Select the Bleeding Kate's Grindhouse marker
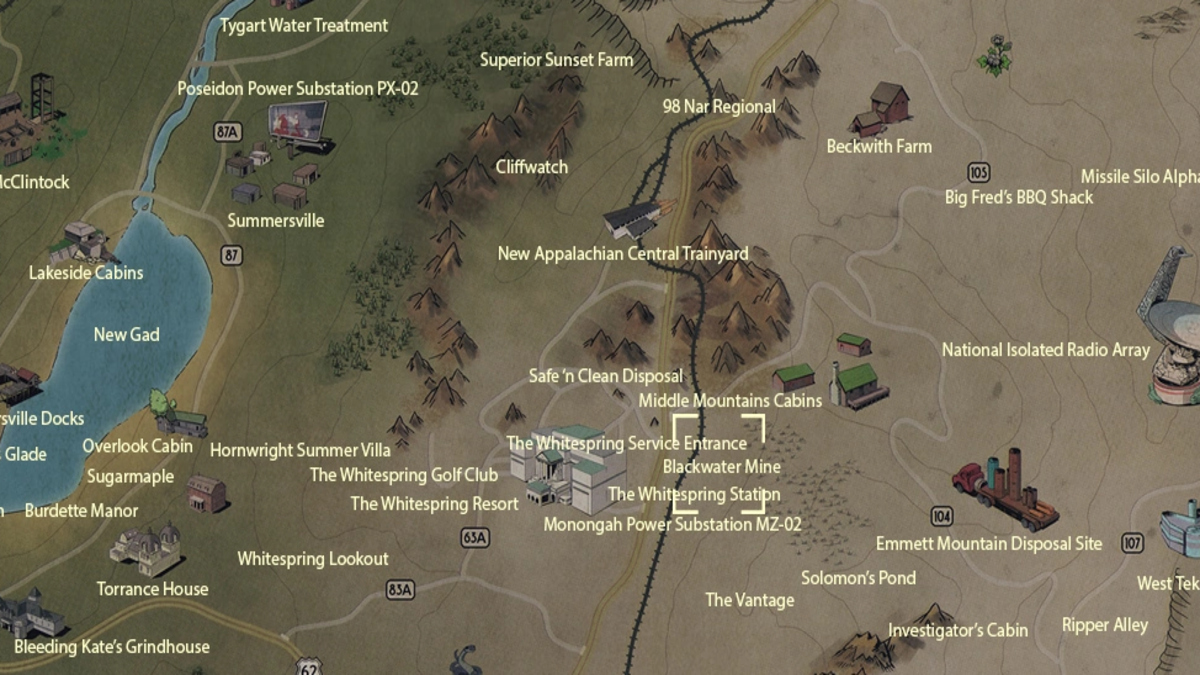 [32, 615]
